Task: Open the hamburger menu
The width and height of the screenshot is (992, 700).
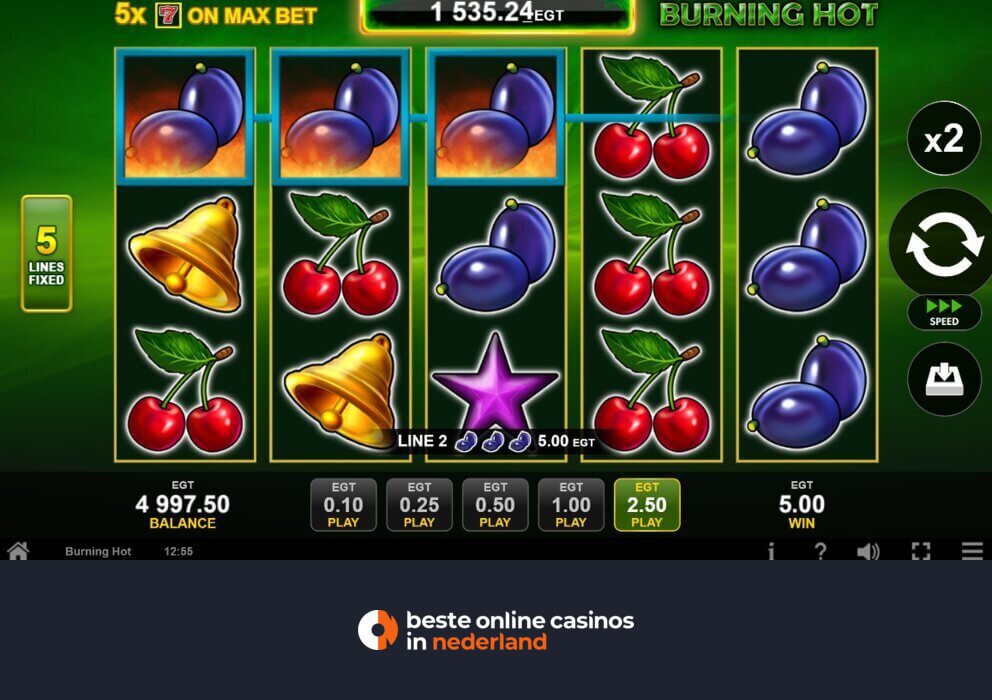Action: (x=972, y=551)
